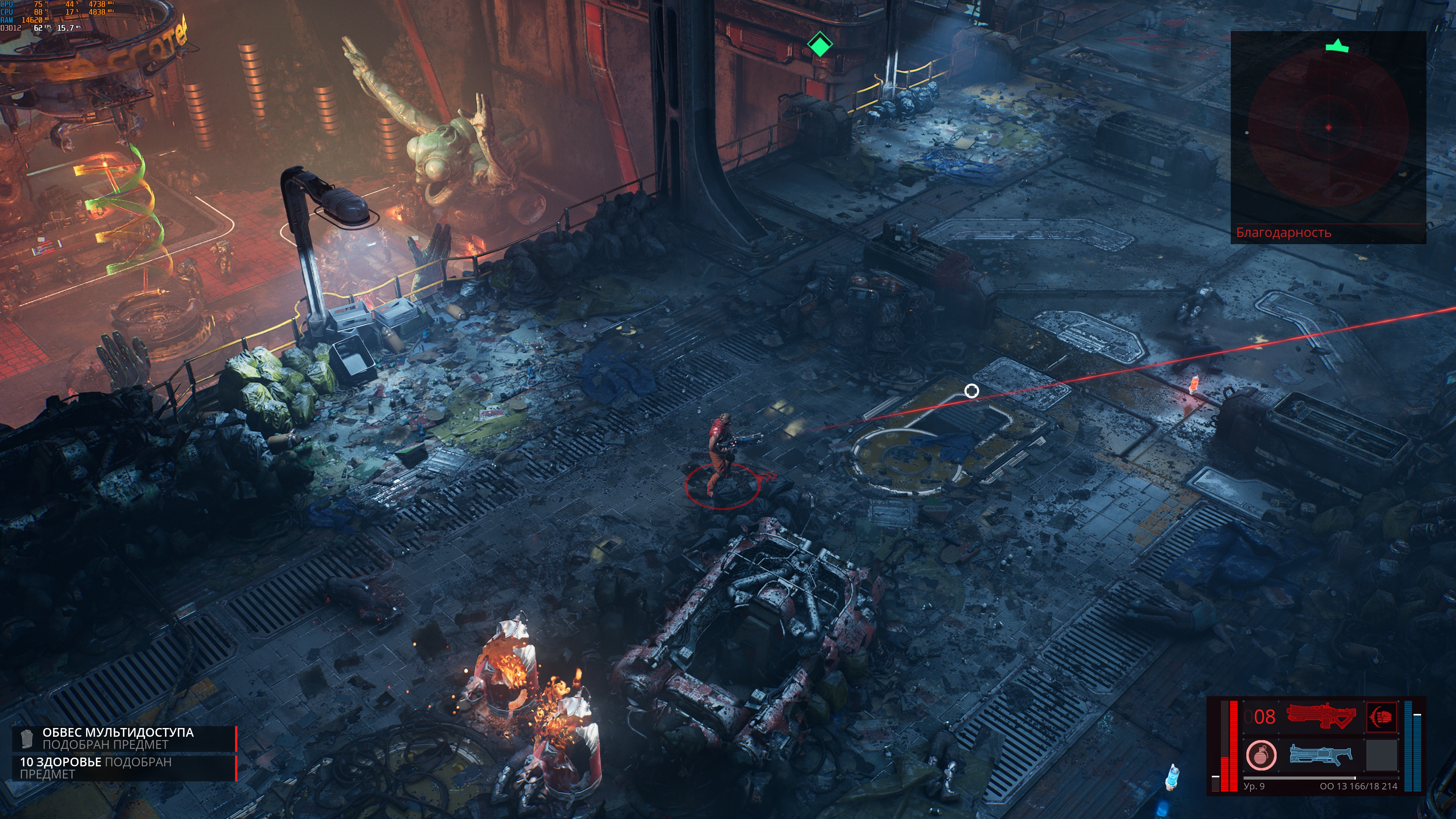
Task: Use the grenade tactical item
Action: pyautogui.click(x=1260, y=755)
